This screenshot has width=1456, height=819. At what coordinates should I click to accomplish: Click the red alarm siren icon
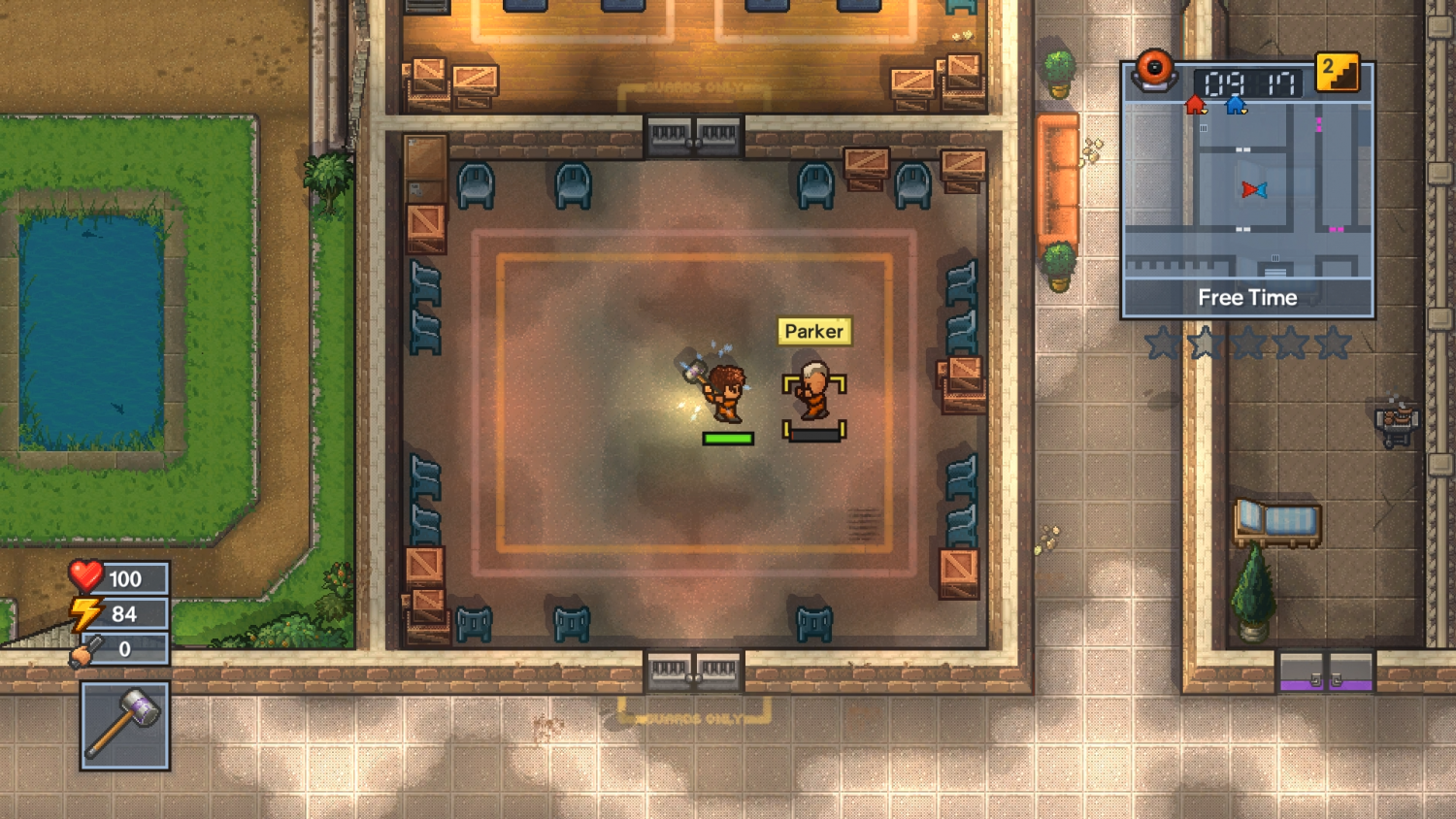[1156, 70]
